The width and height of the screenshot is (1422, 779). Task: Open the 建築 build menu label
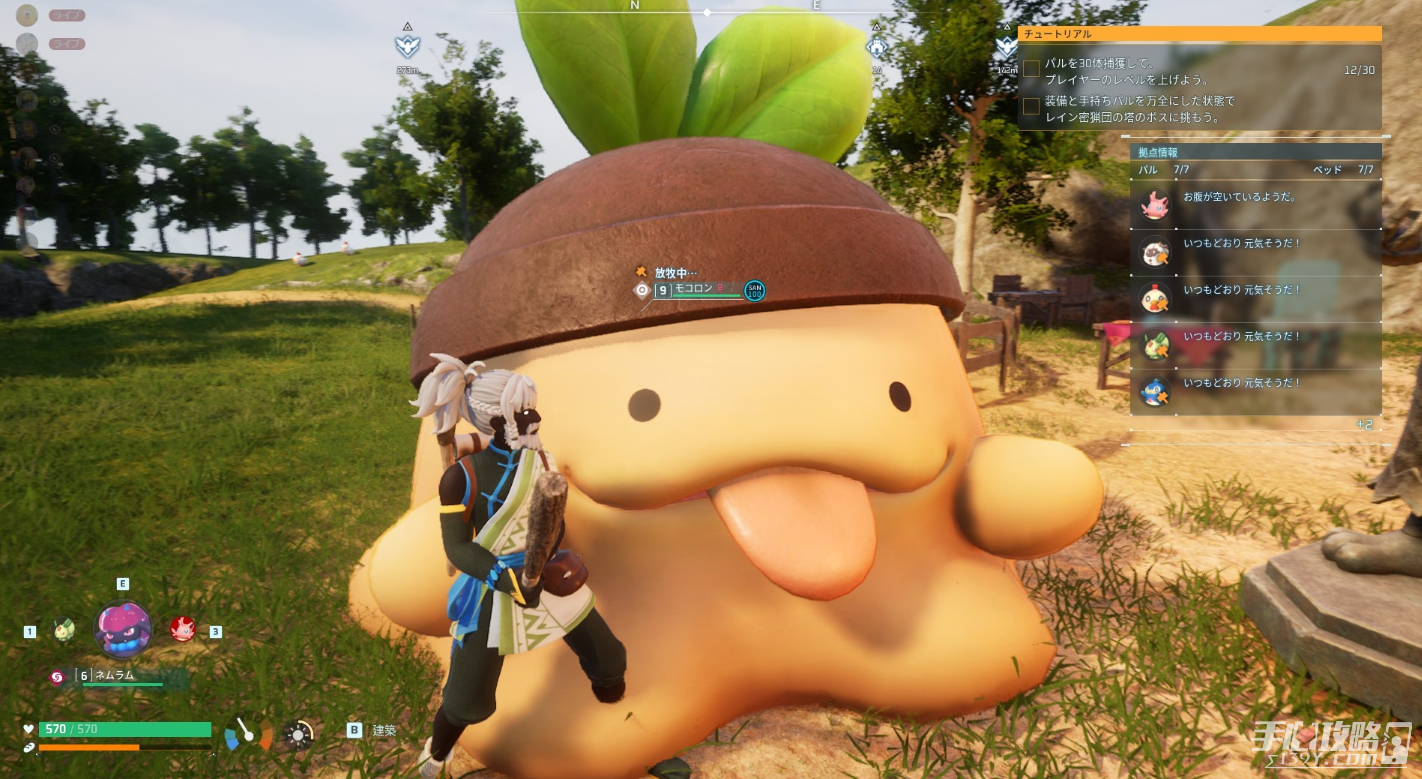(384, 731)
